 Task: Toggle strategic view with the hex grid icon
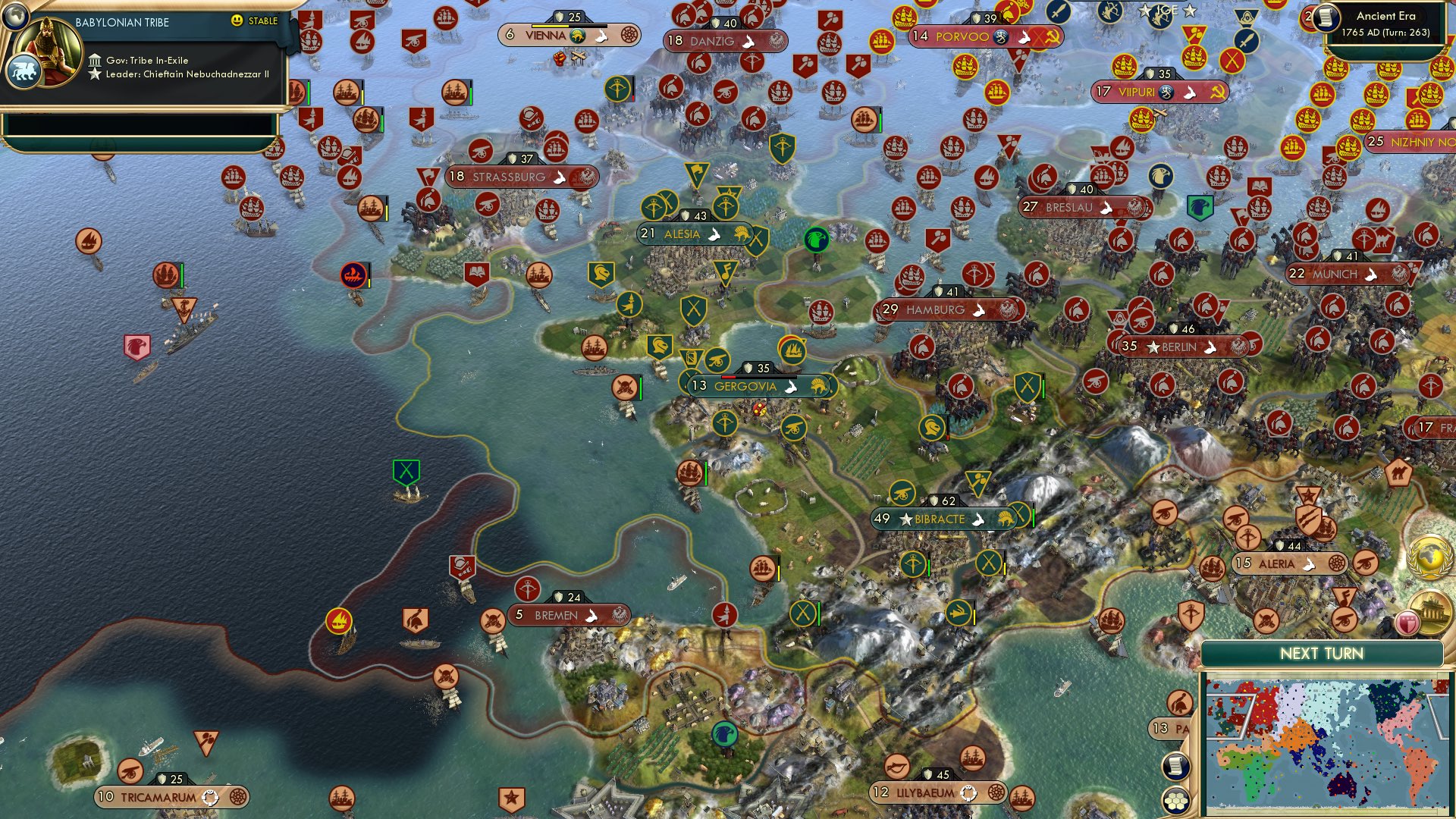click(x=1177, y=802)
